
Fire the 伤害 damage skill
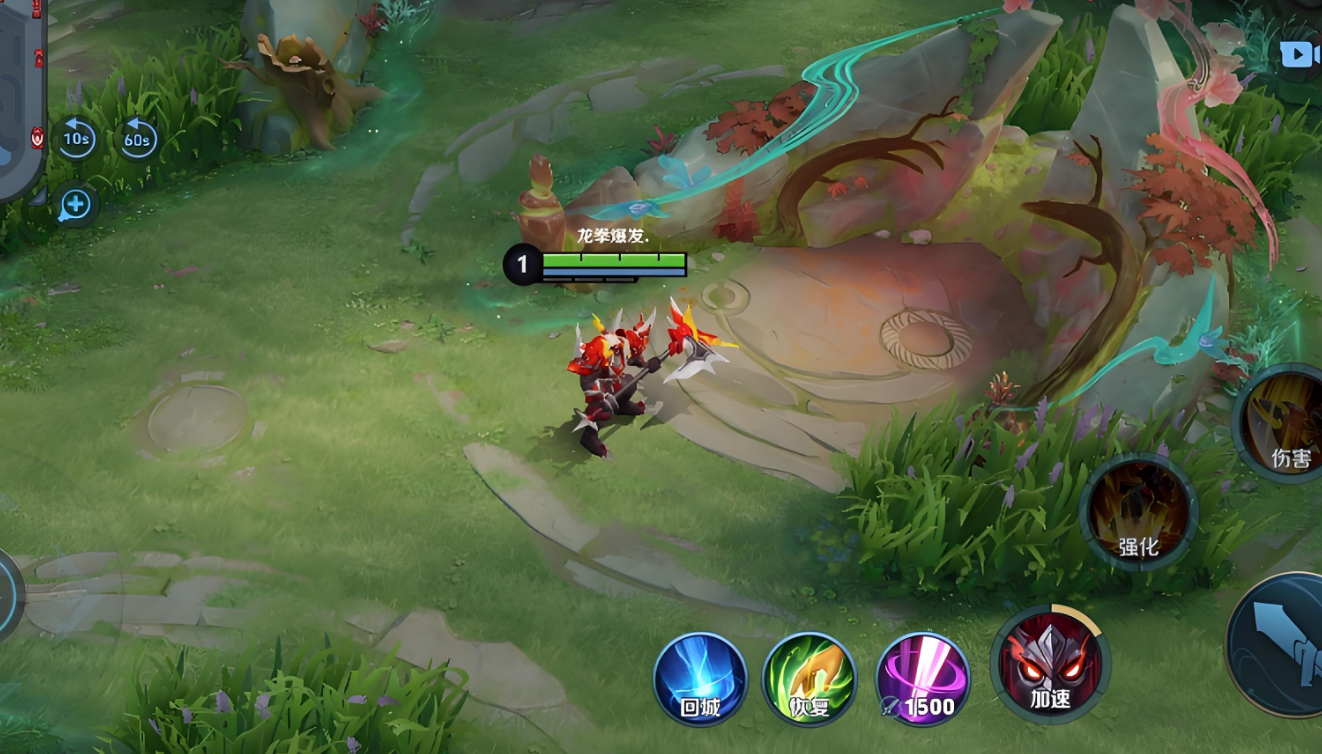(1285, 422)
